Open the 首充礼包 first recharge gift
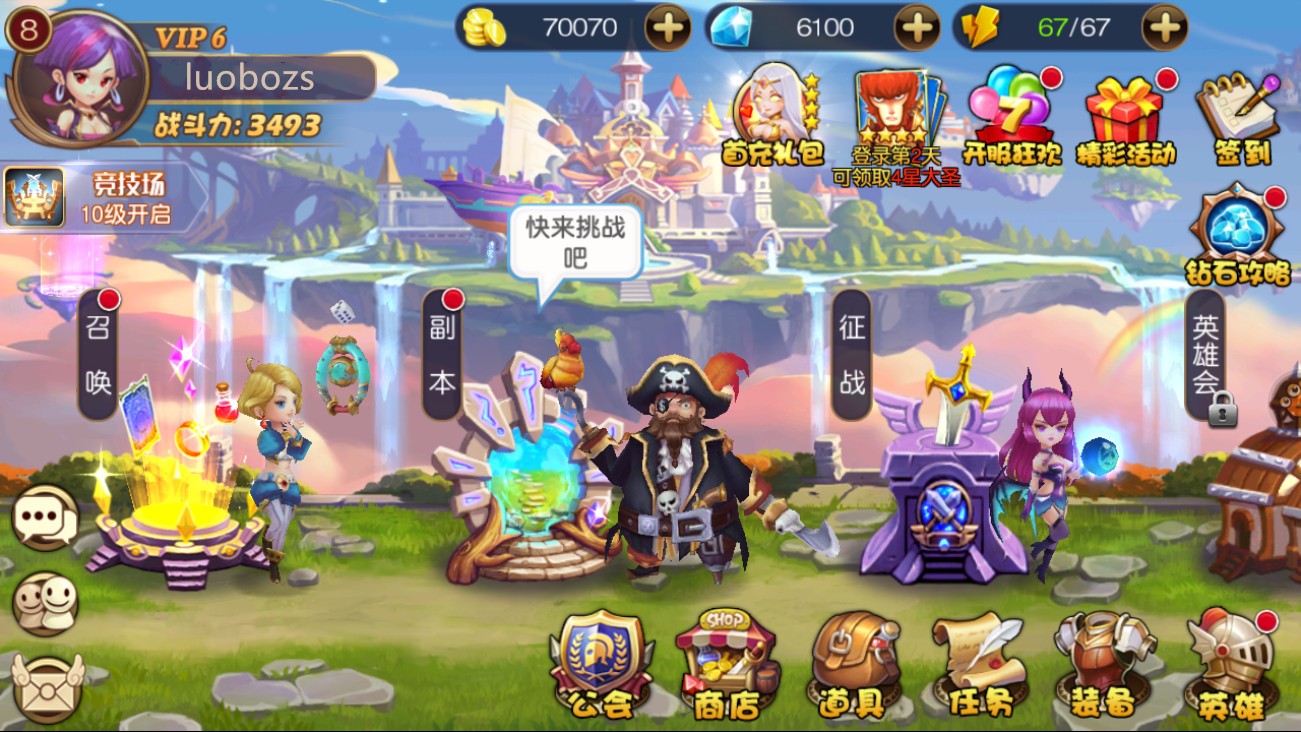This screenshot has width=1301, height=732. [x=771, y=116]
